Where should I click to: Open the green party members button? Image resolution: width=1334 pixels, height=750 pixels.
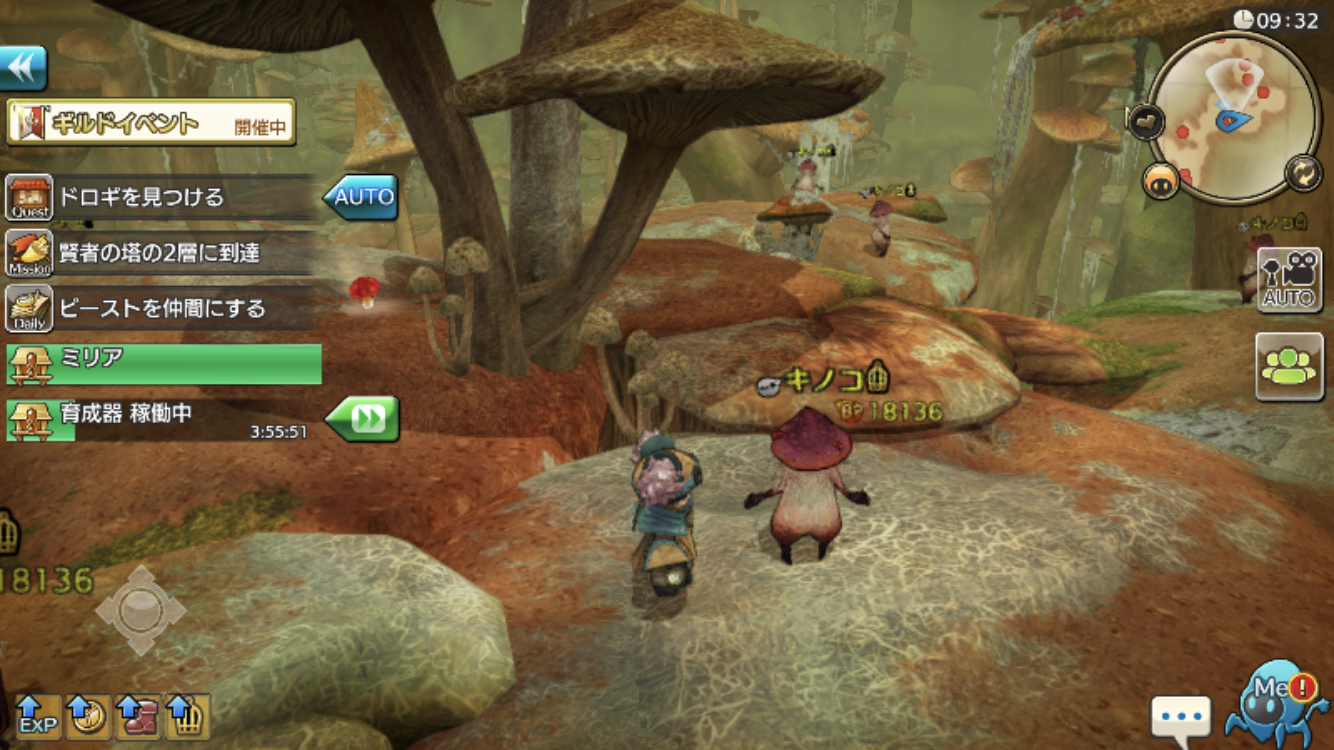coord(1289,367)
